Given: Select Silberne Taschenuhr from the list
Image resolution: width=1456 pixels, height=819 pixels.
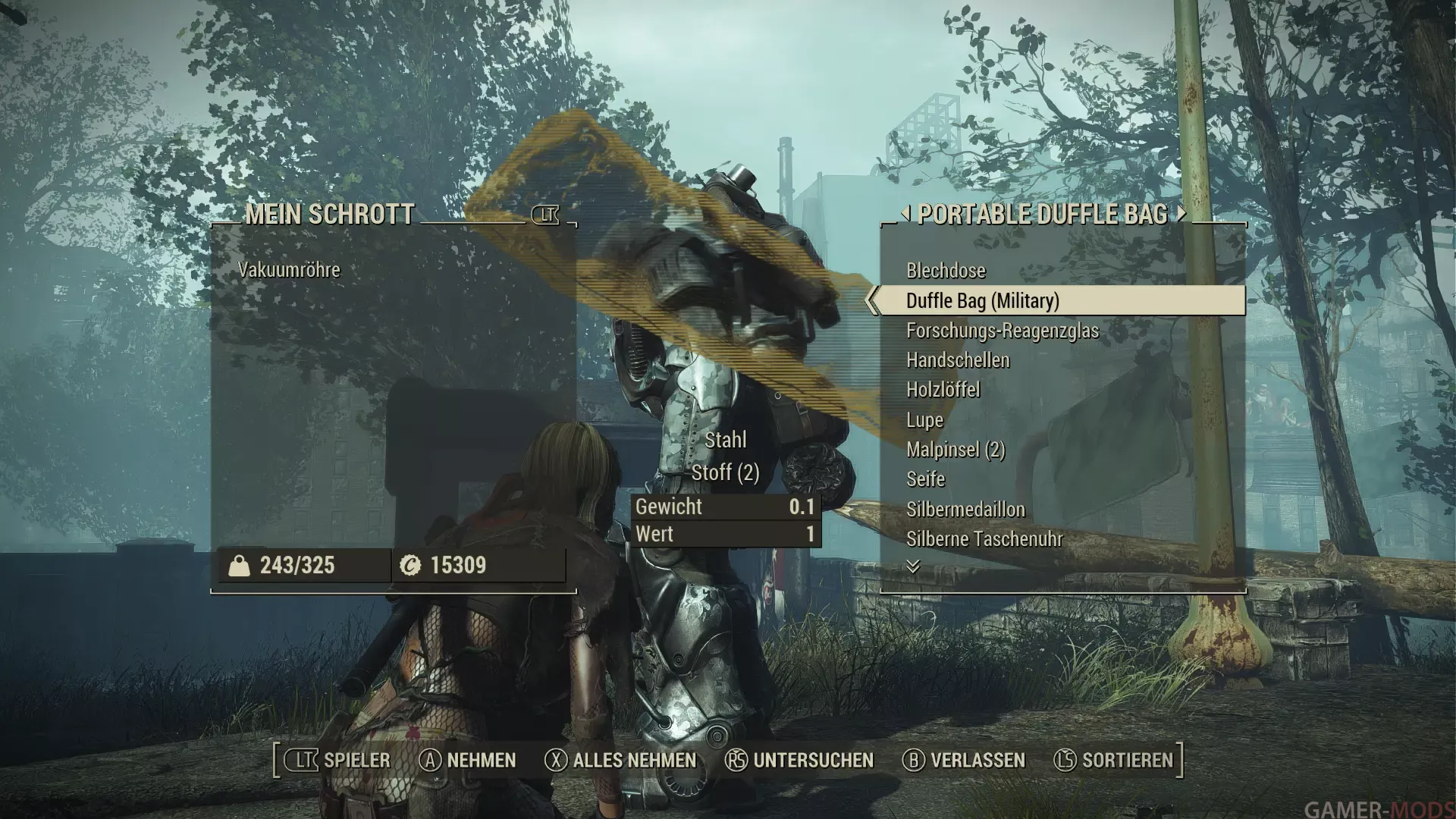Looking at the screenshot, I should coord(984,539).
